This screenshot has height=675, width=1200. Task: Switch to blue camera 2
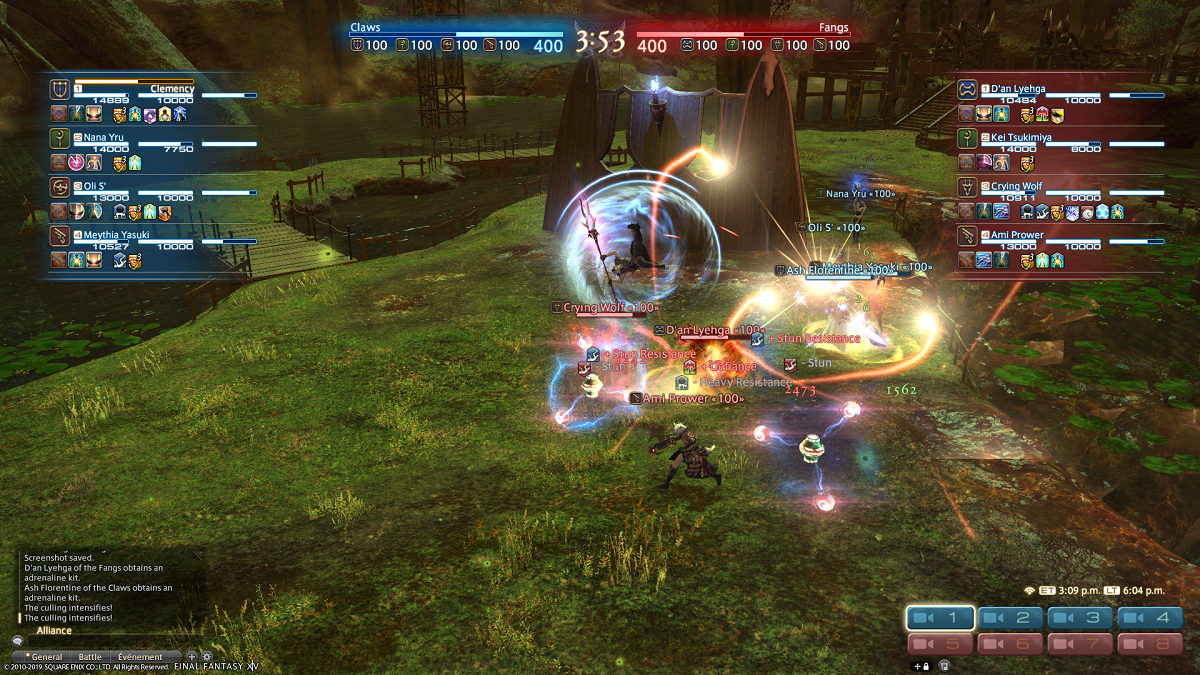(x=1011, y=619)
